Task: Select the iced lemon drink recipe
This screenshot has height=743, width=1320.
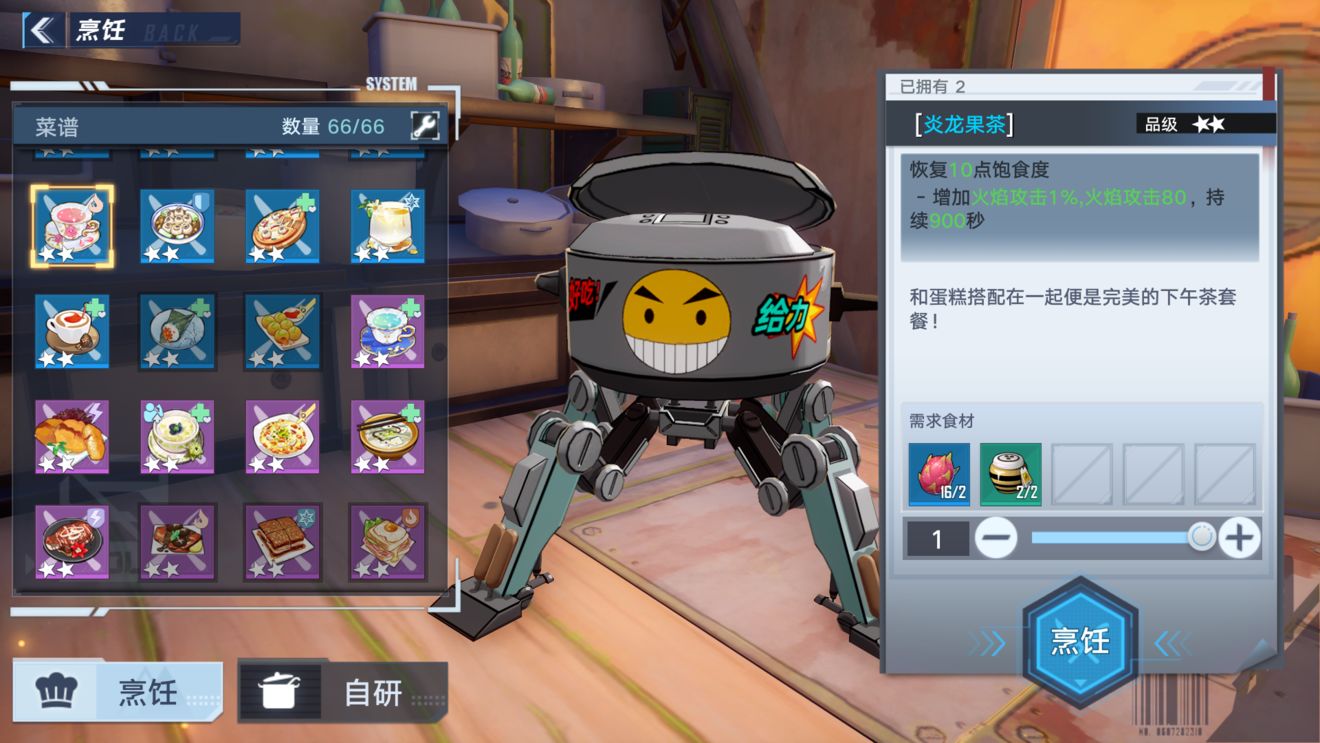Action: 388,226
